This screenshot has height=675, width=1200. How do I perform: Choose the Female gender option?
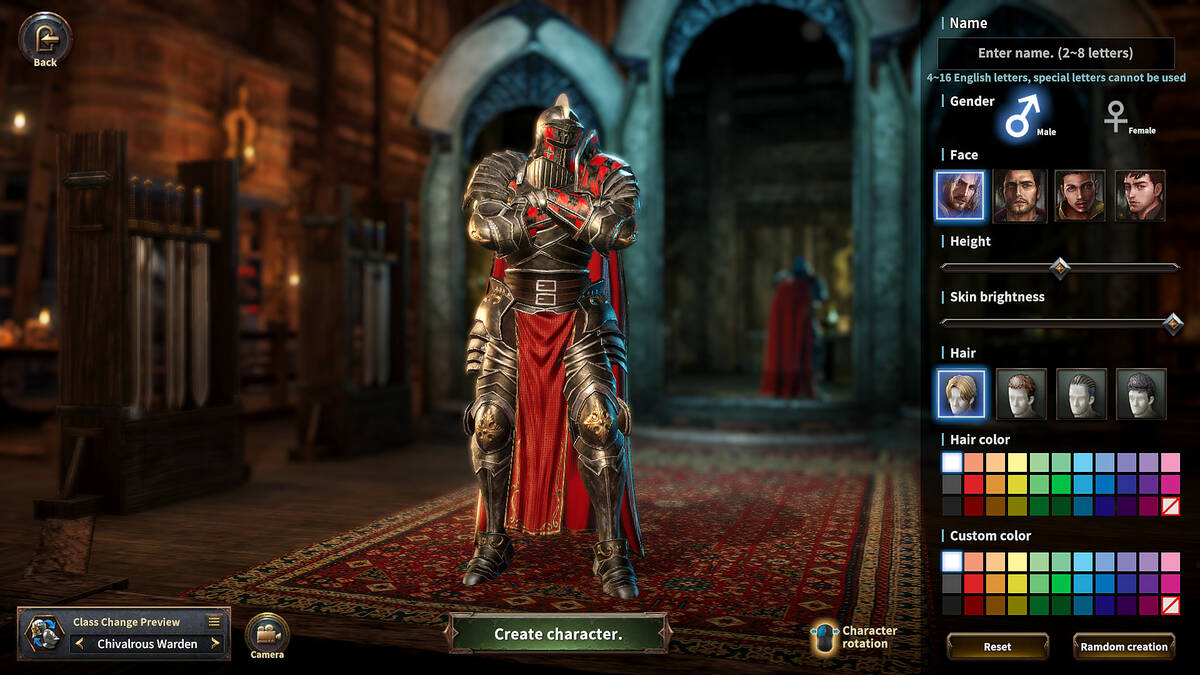(1116, 116)
